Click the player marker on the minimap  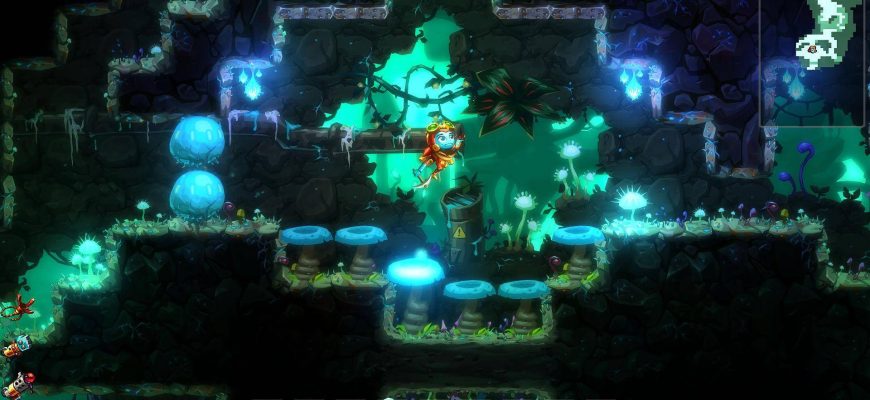813,48
